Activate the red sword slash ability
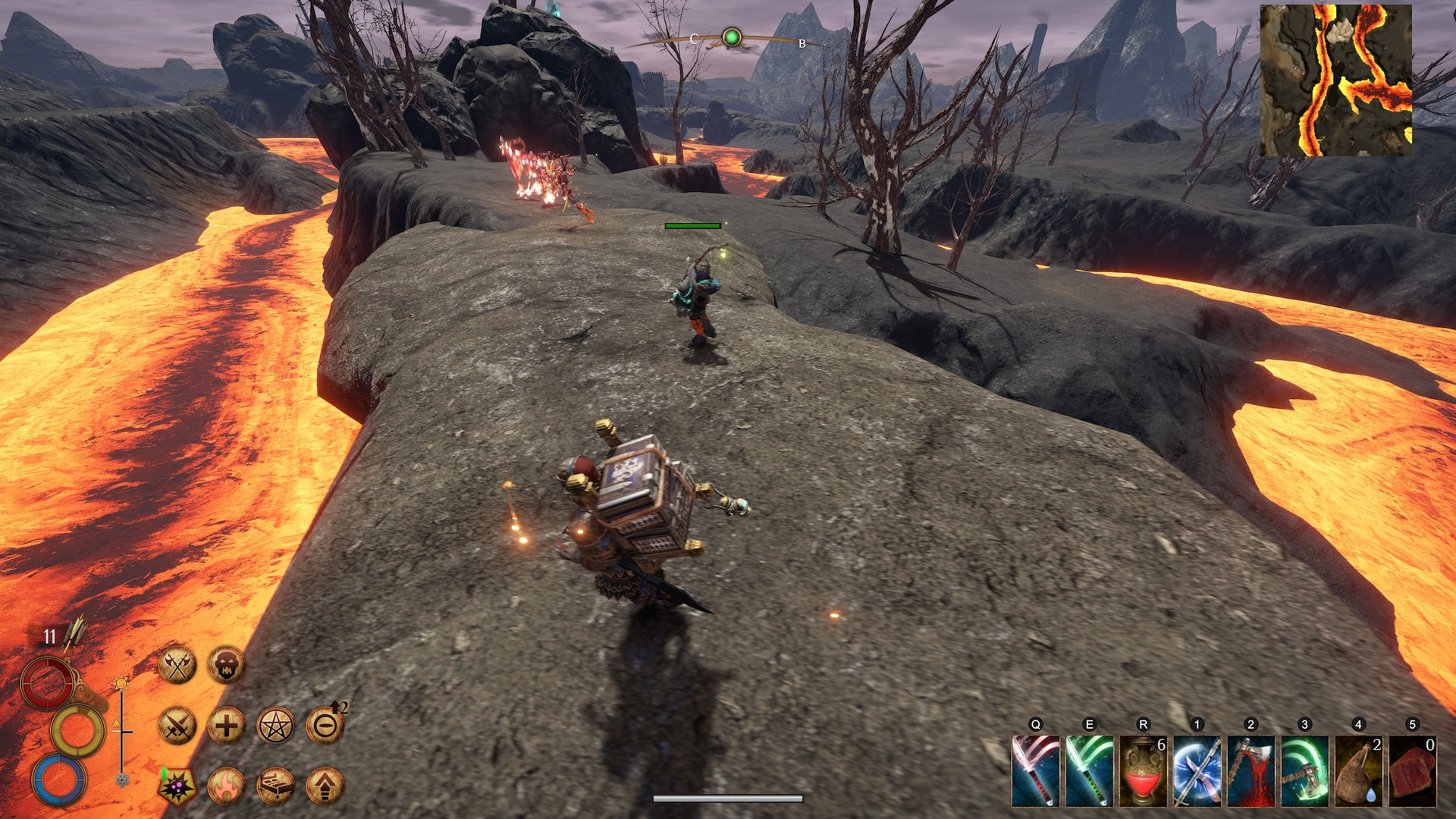This screenshot has width=1456, height=819. [1035, 770]
